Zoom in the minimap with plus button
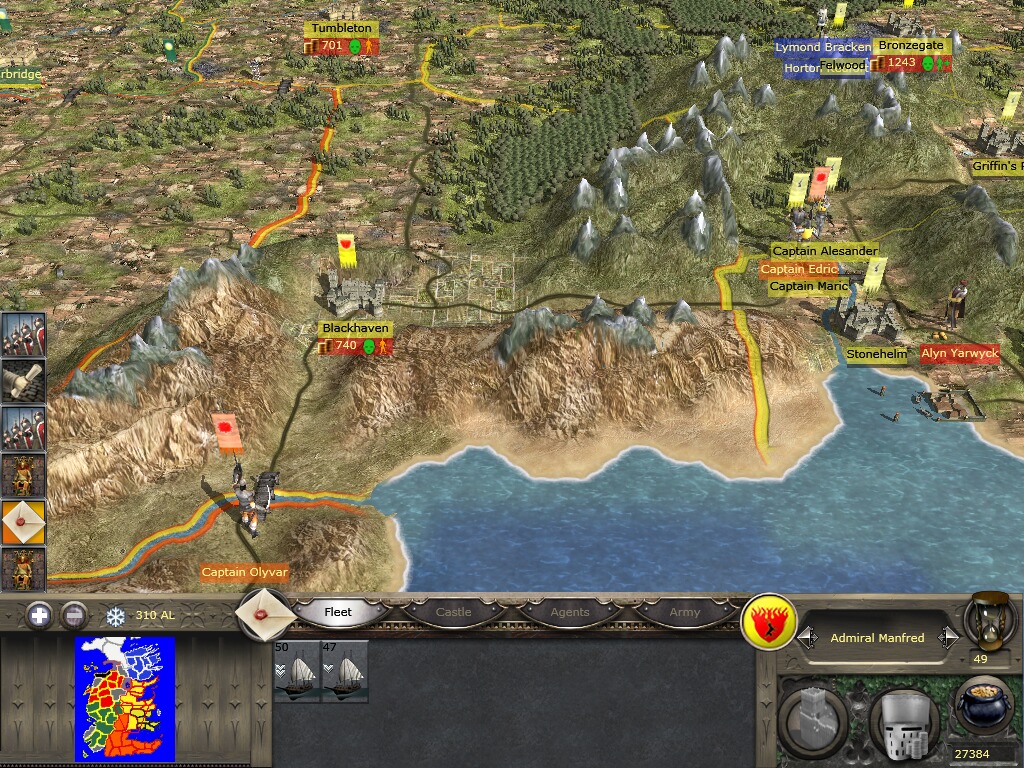 pyautogui.click(x=39, y=615)
